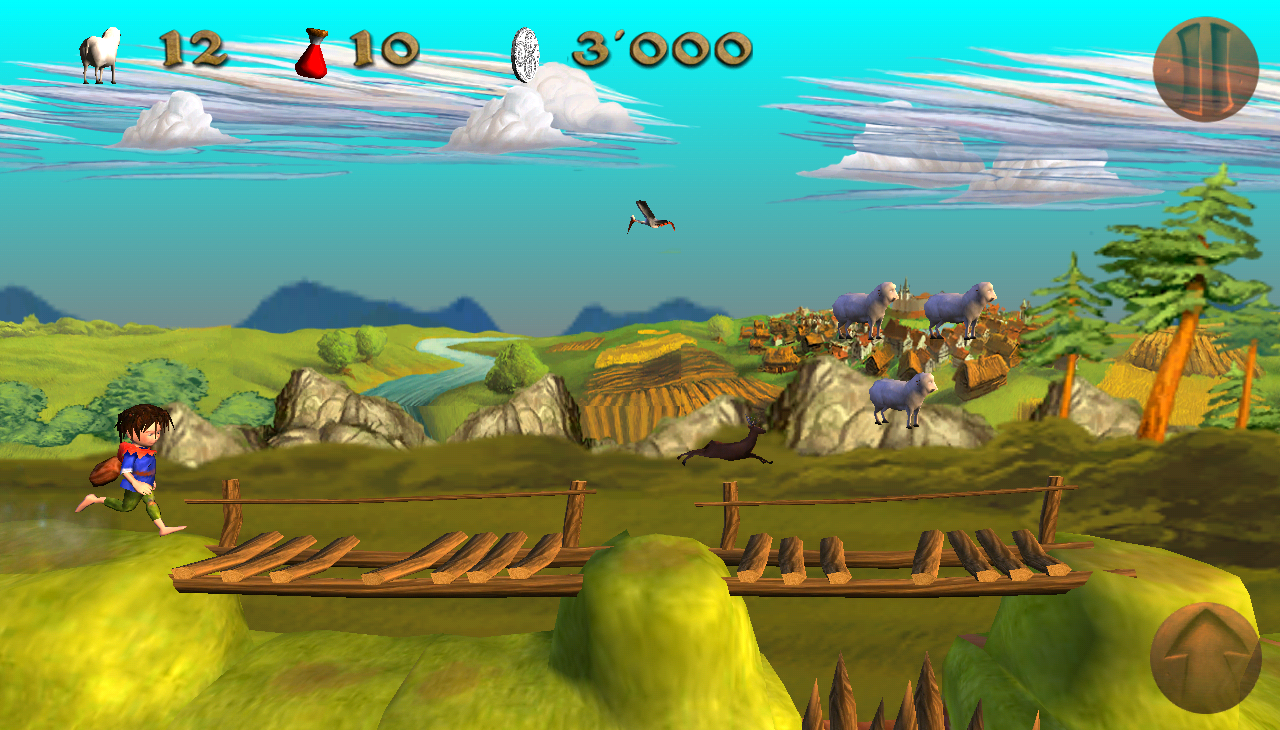Viewport: 1280px width, 730px height.
Task: Tap the up-arrow jump button
Action: [1205, 657]
